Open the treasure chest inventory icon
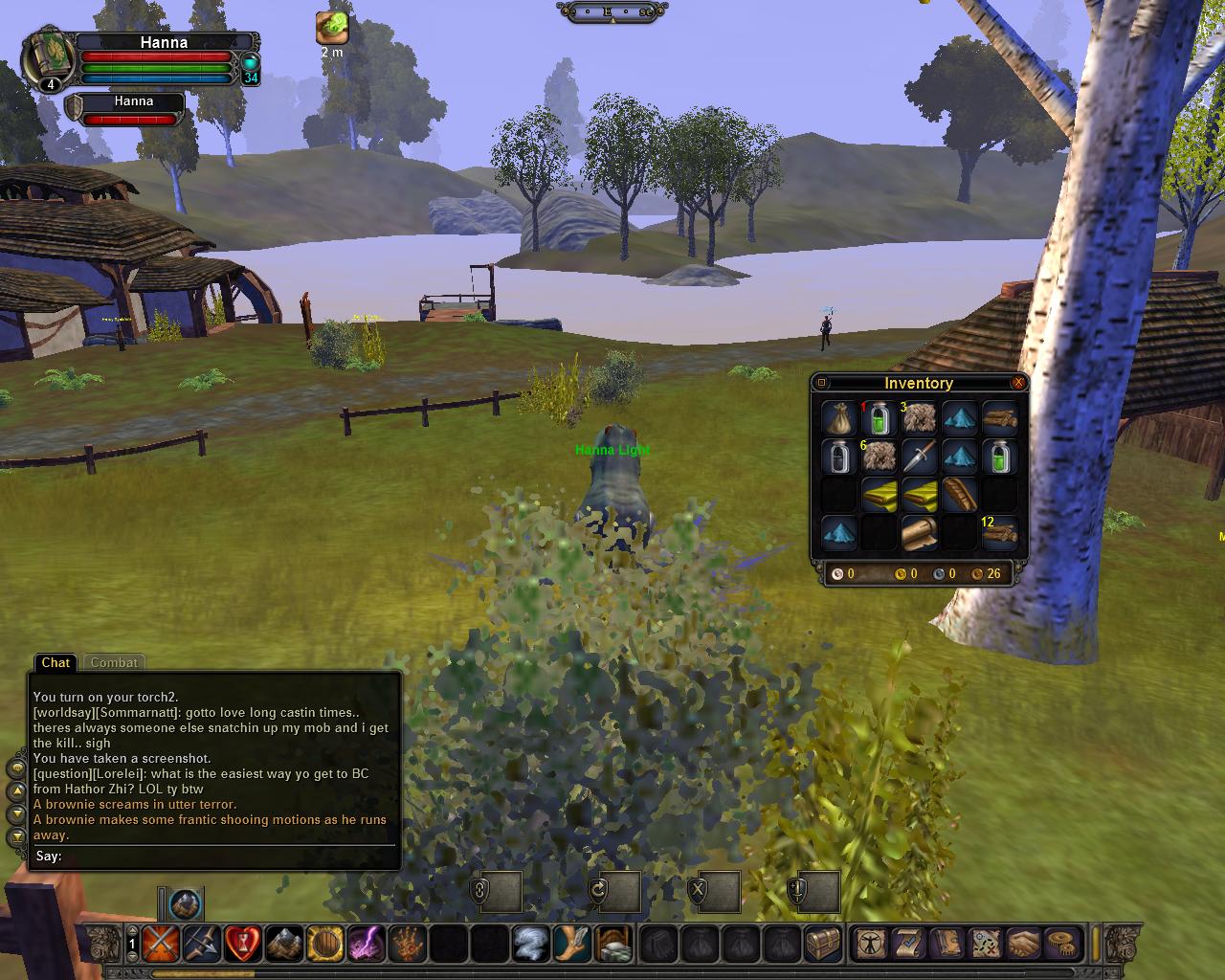 pyautogui.click(x=823, y=944)
